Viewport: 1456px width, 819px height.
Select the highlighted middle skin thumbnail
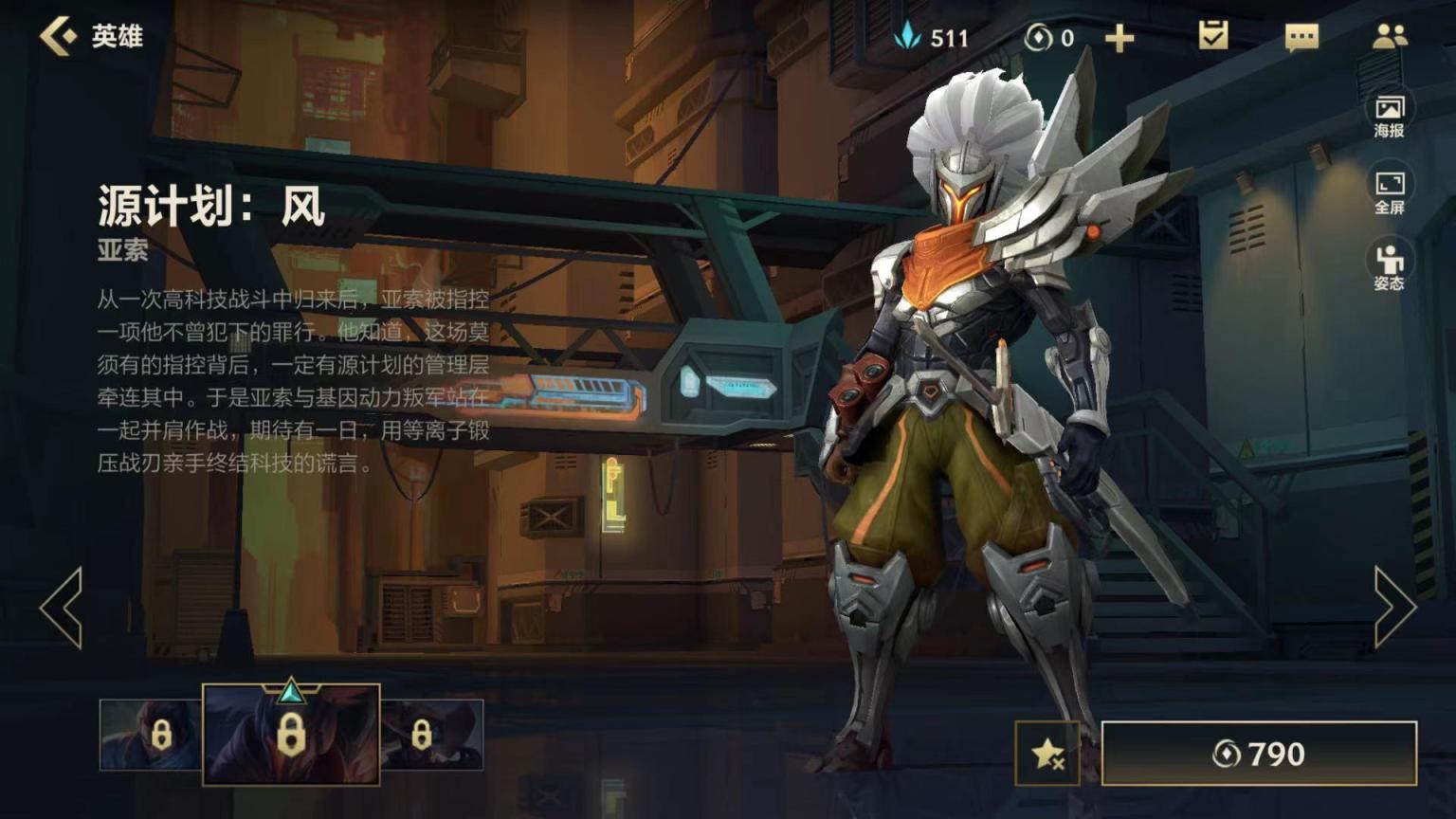point(291,735)
